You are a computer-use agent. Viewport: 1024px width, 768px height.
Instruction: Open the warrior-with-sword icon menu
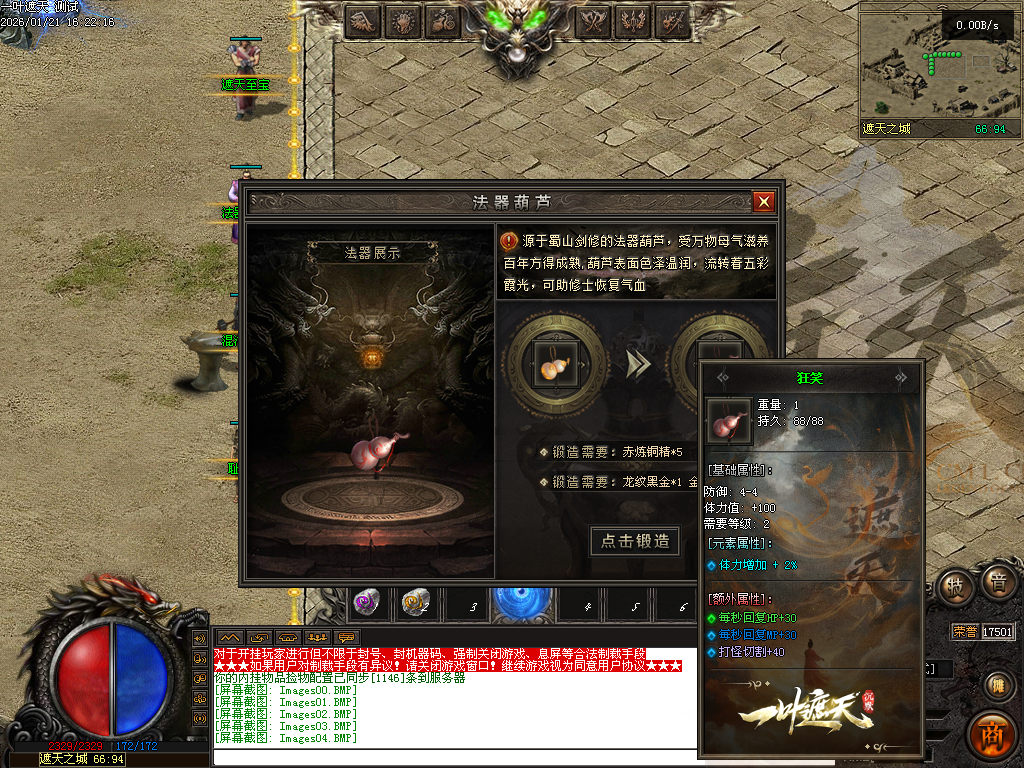[x=674, y=20]
